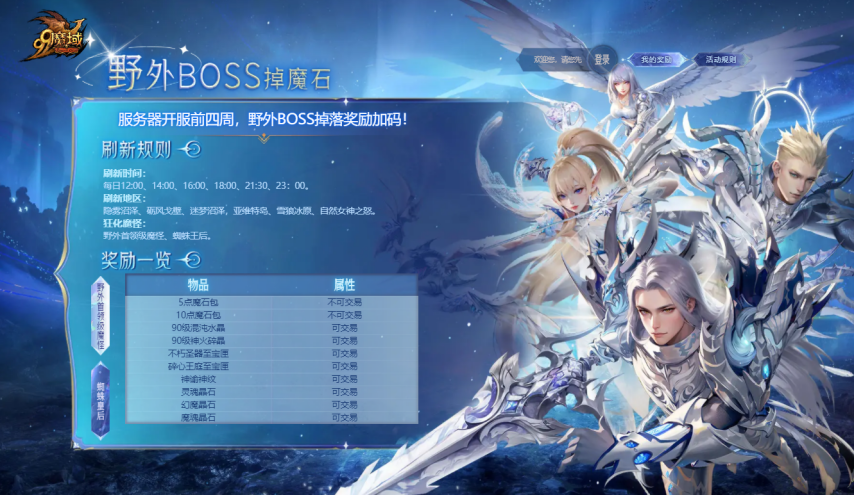
Task: Open 我的奖励 (my rewards)
Action: pos(656,60)
